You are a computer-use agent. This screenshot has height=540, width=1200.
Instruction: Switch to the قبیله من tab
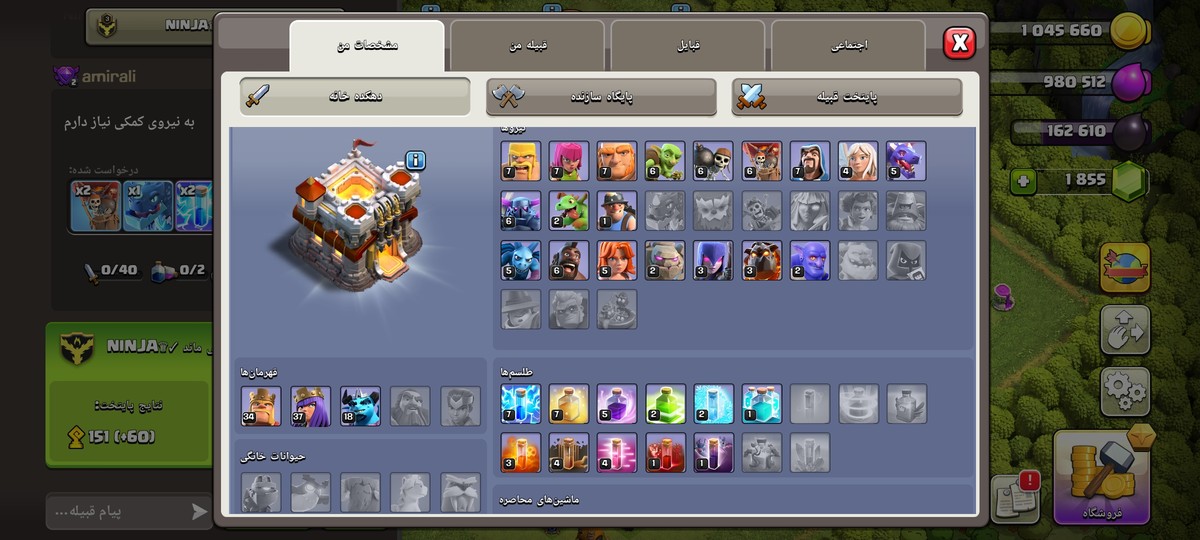point(527,46)
